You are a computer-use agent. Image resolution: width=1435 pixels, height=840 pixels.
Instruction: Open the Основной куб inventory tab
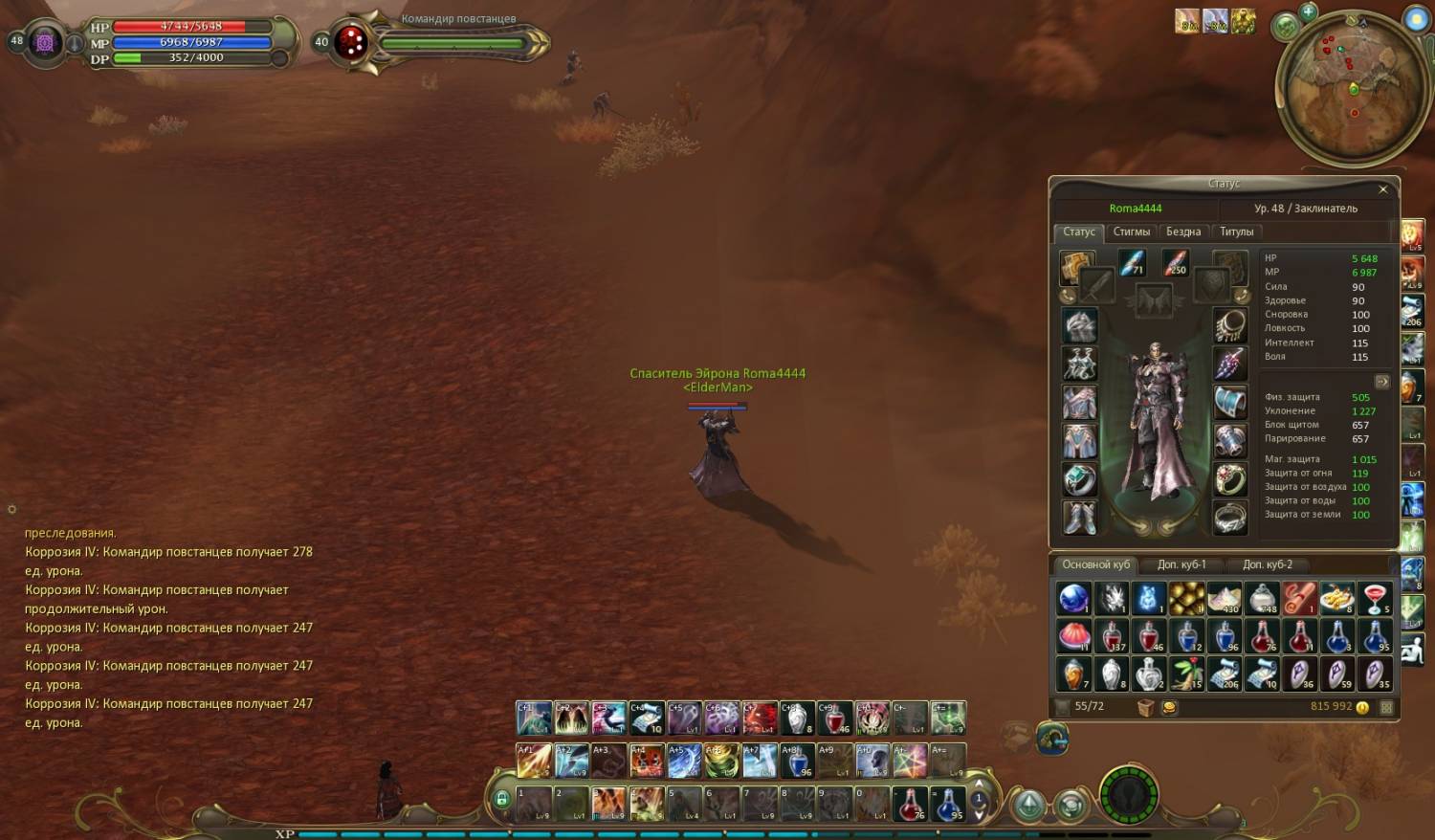[1095, 564]
